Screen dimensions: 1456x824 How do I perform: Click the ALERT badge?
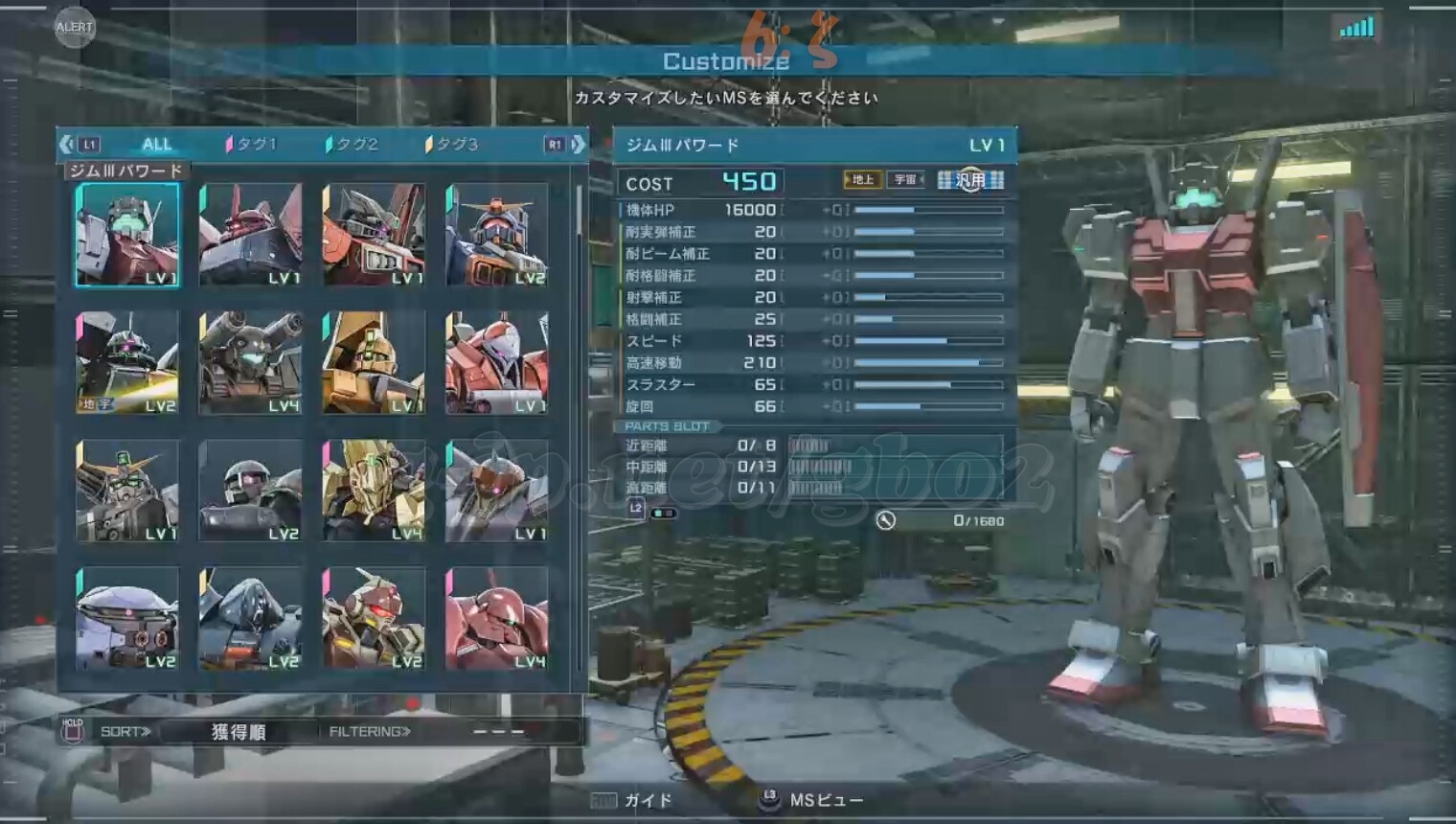74,27
